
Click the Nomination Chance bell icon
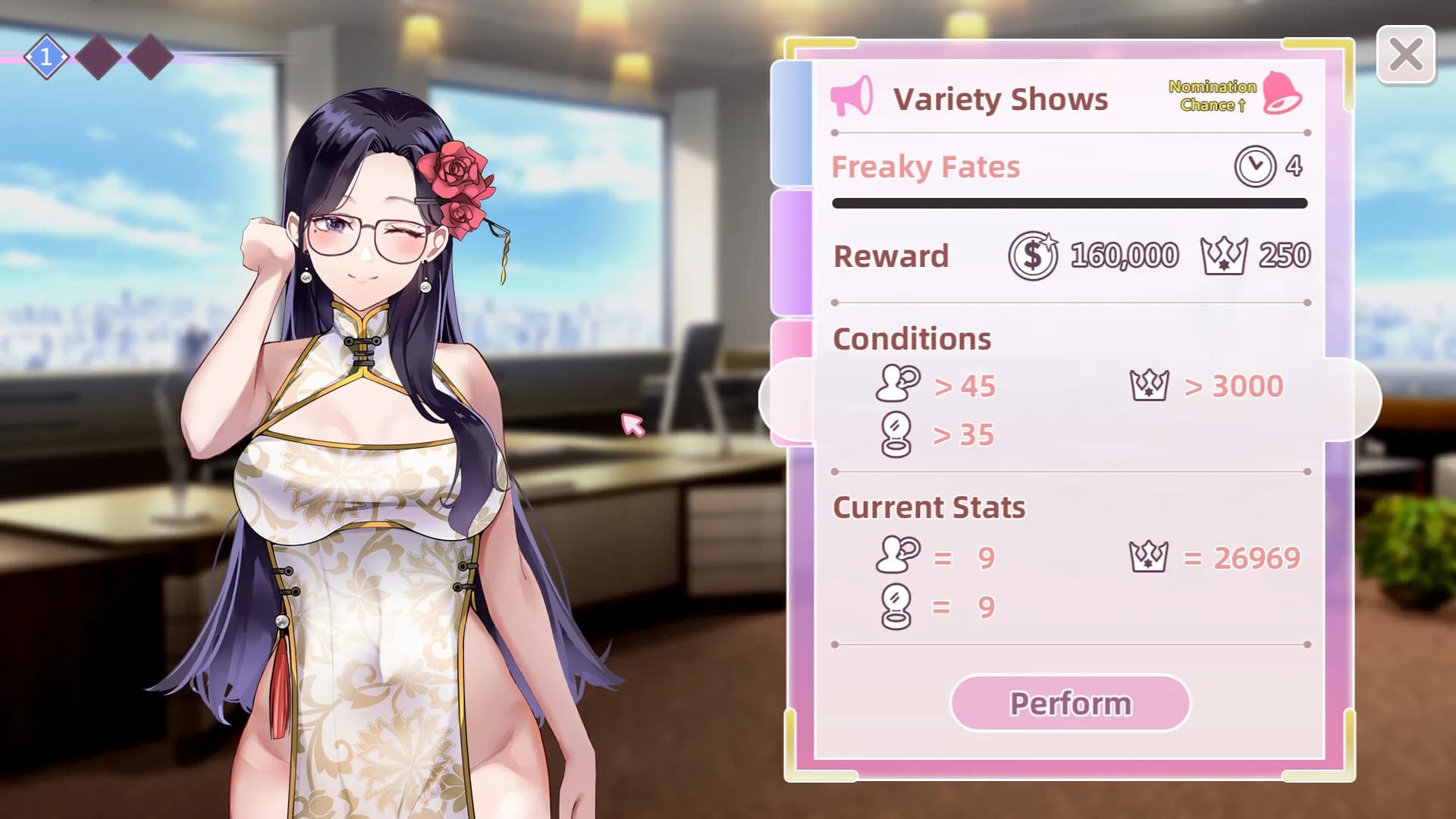point(1283,95)
